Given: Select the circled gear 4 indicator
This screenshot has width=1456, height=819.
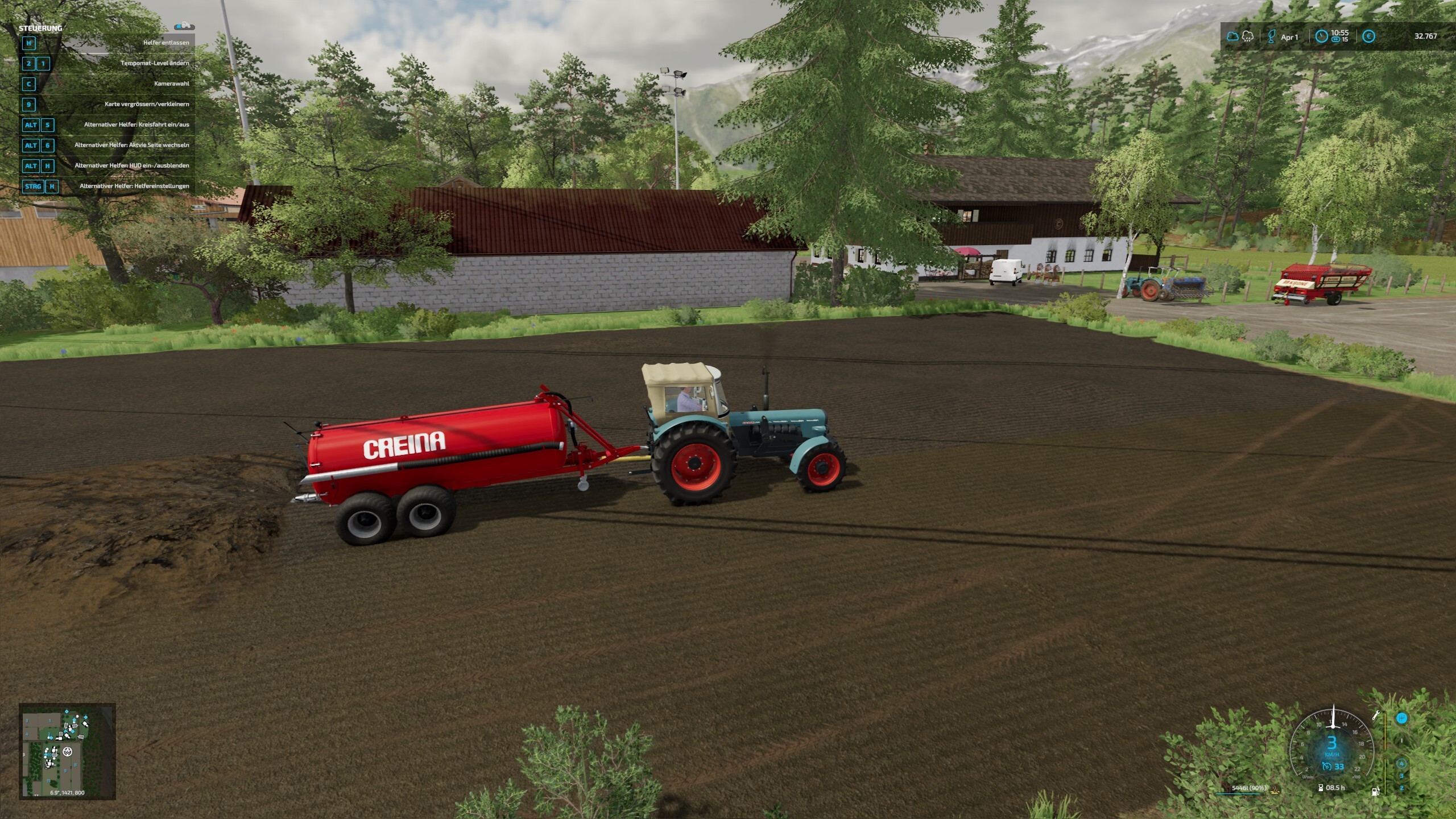Looking at the screenshot, I should pyautogui.click(x=1401, y=763).
